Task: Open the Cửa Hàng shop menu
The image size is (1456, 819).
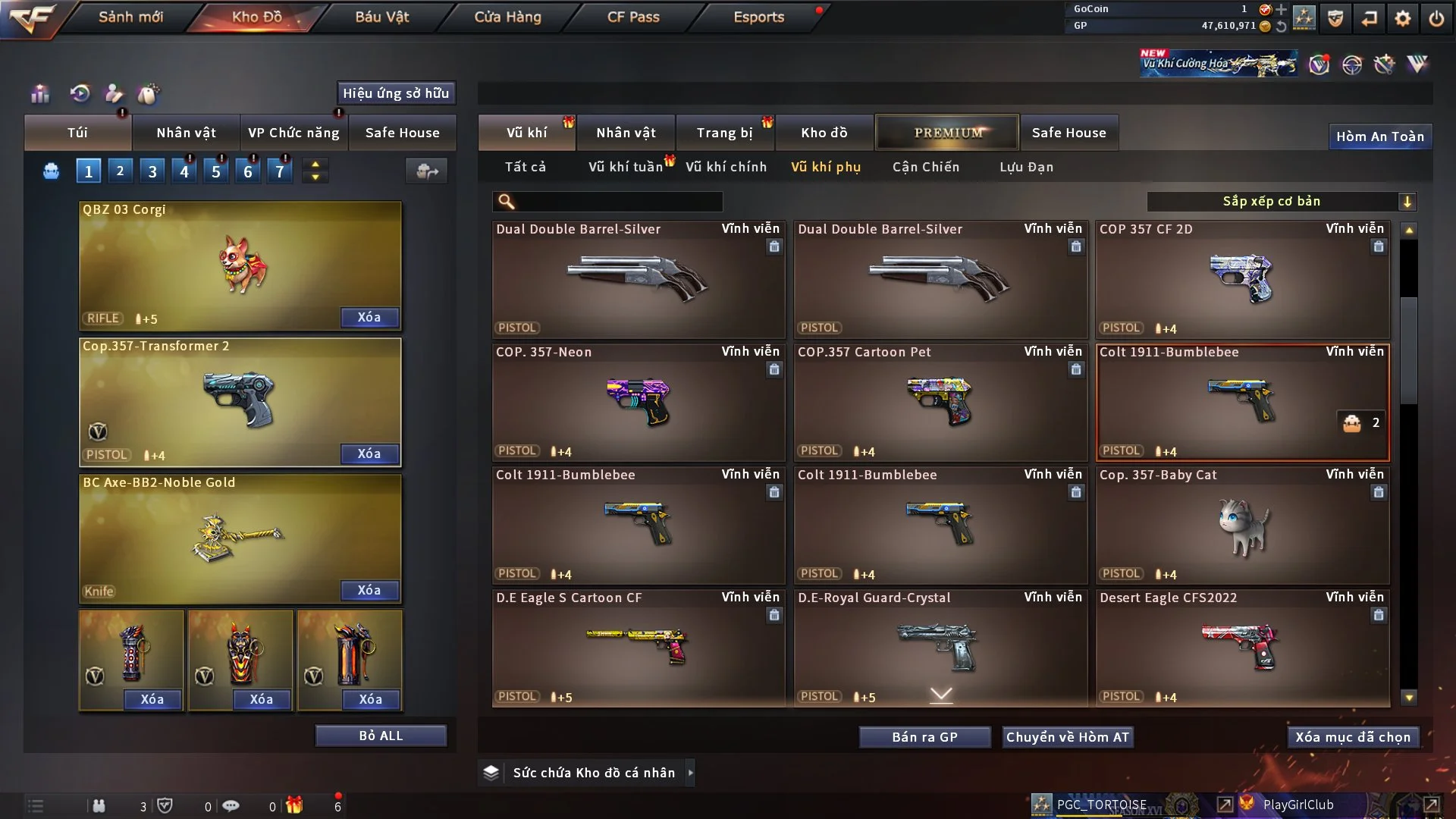Action: 507,17
